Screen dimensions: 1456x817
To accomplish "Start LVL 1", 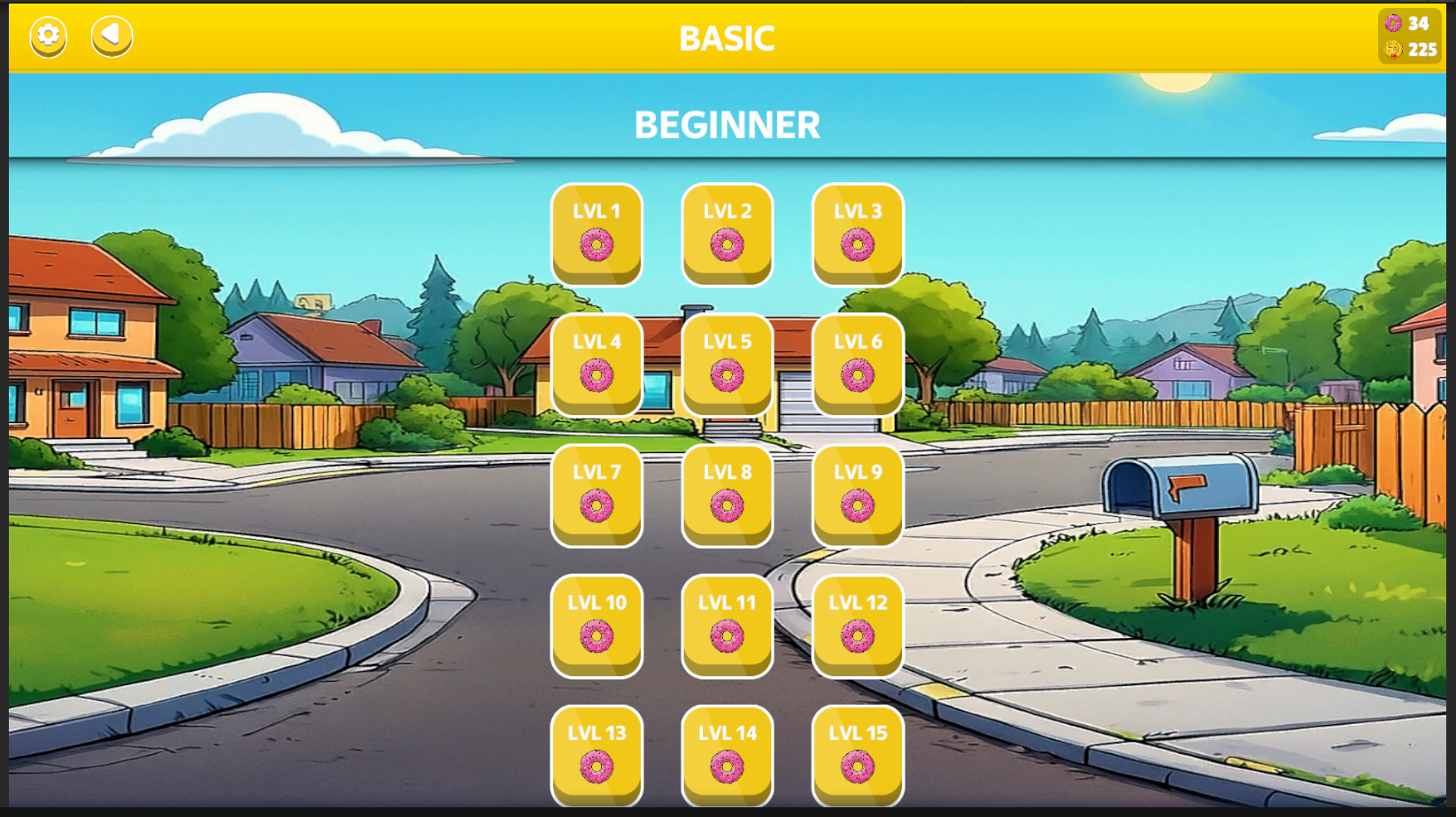I will (x=597, y=233).
